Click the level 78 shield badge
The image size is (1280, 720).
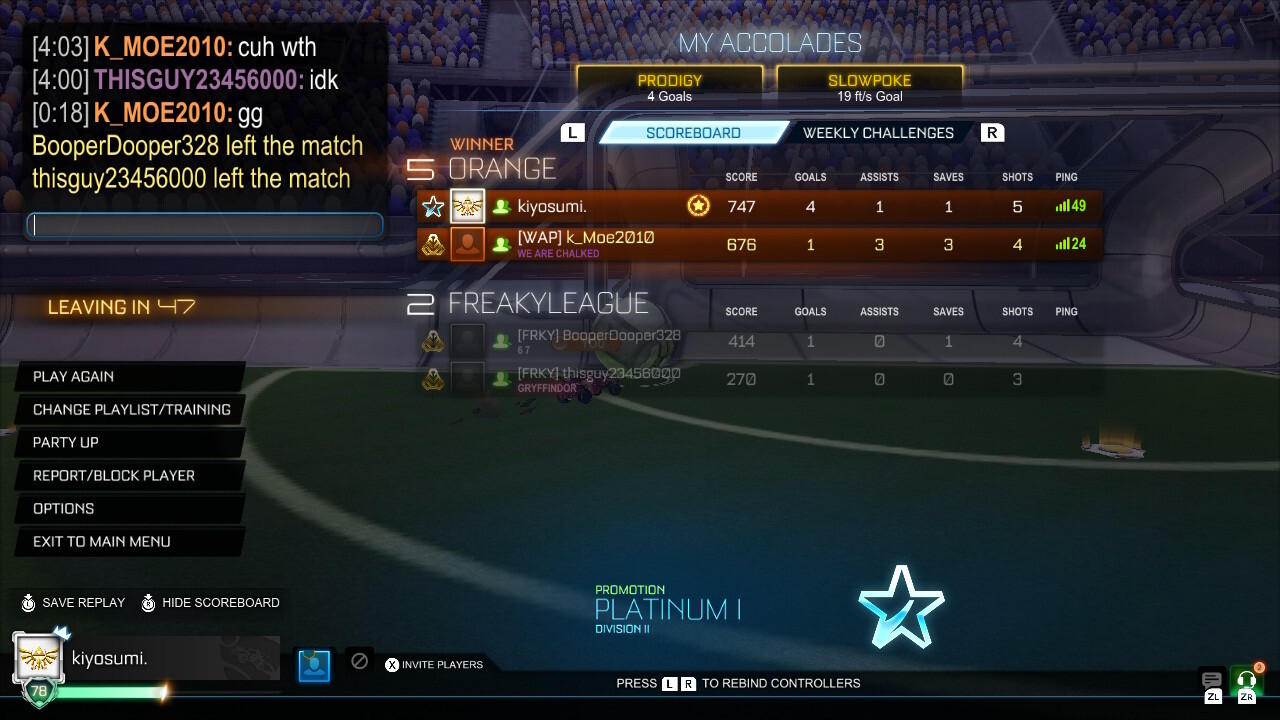pos(37,690)
